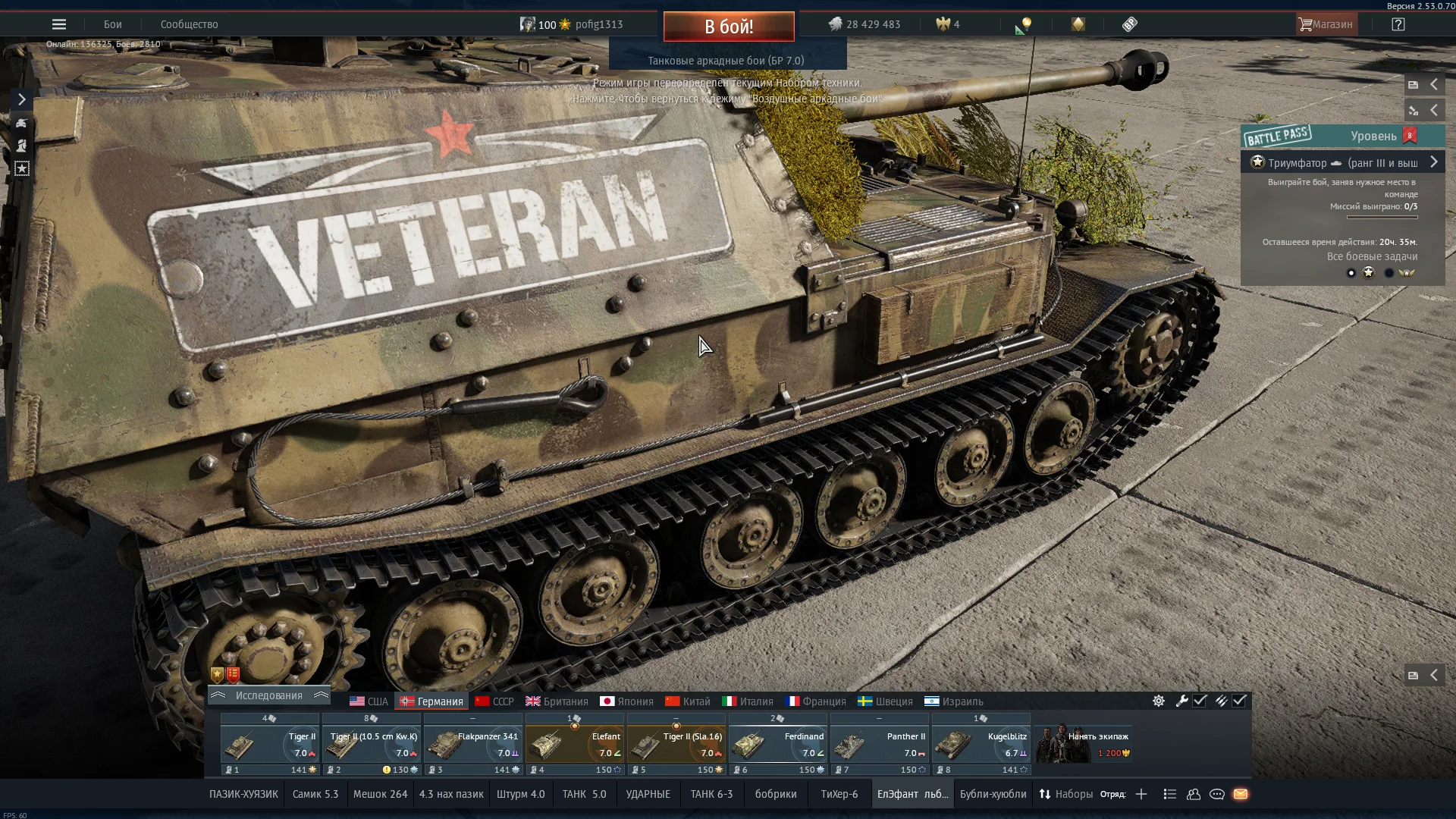Open the Battle Pass Уровень banner
Screen dimensions: 1456x819
point(1342,136)
